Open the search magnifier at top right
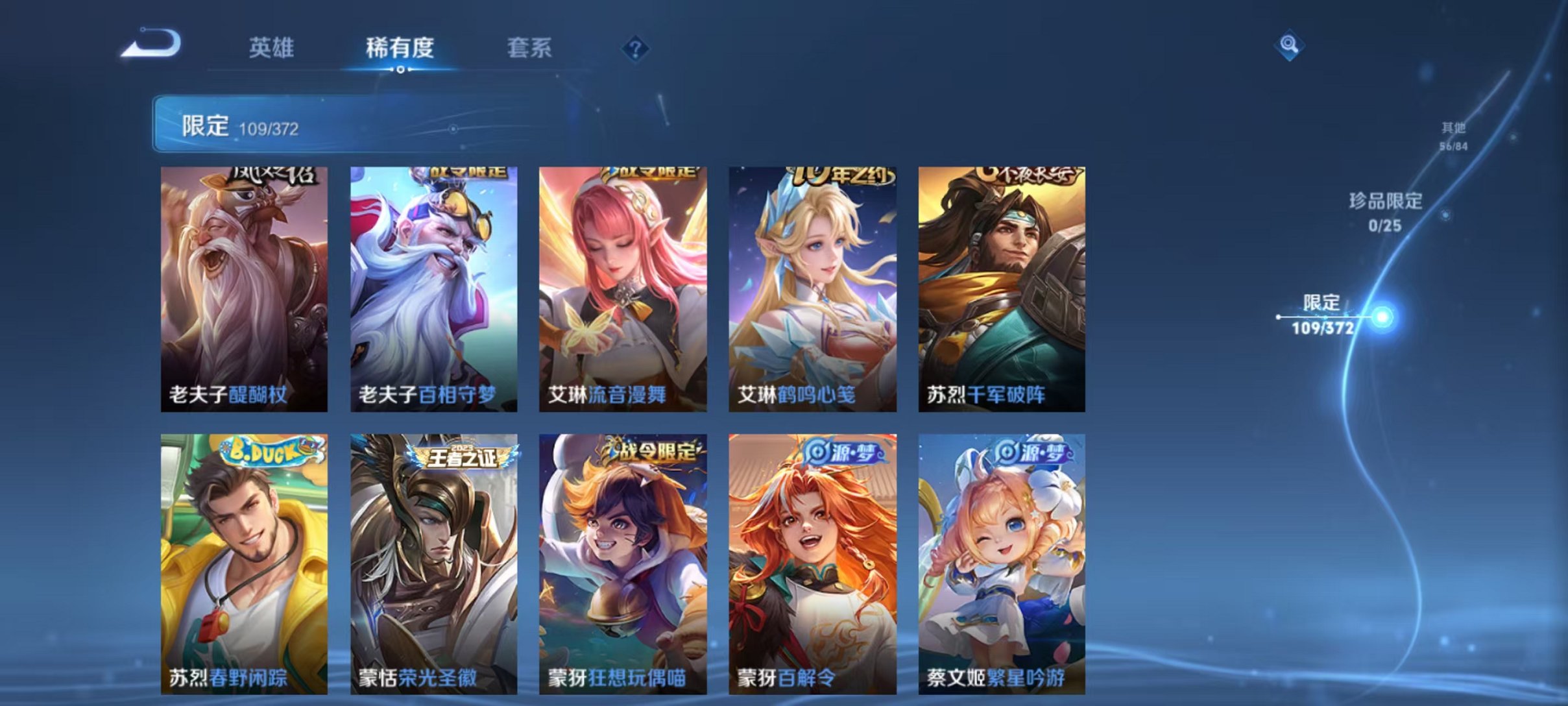Image resolution: width=1568 pixels, height=706 pixels. (x=1288, y=45)
